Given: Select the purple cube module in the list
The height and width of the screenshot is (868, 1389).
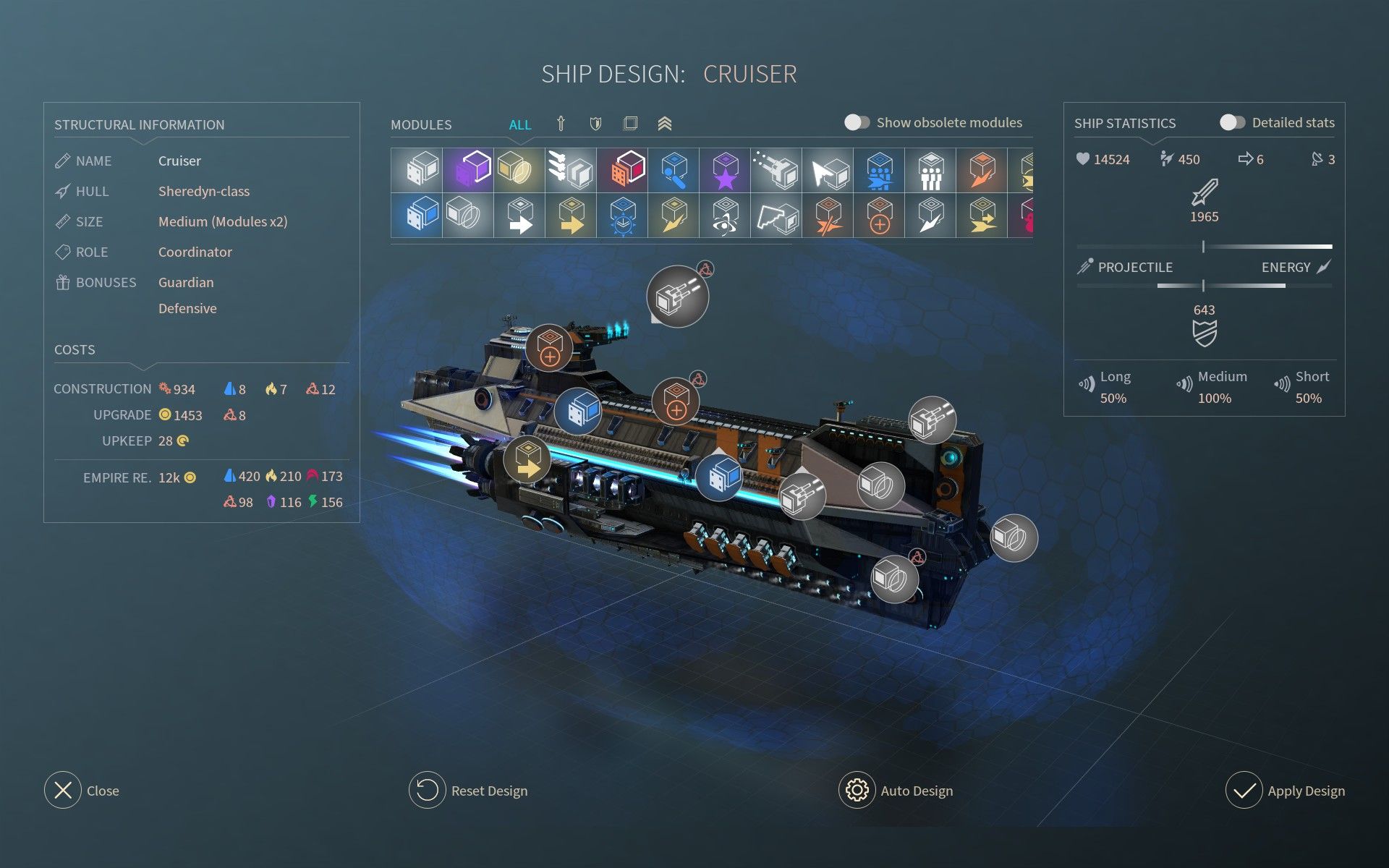Looking at the screenshot, I should 466,169.
